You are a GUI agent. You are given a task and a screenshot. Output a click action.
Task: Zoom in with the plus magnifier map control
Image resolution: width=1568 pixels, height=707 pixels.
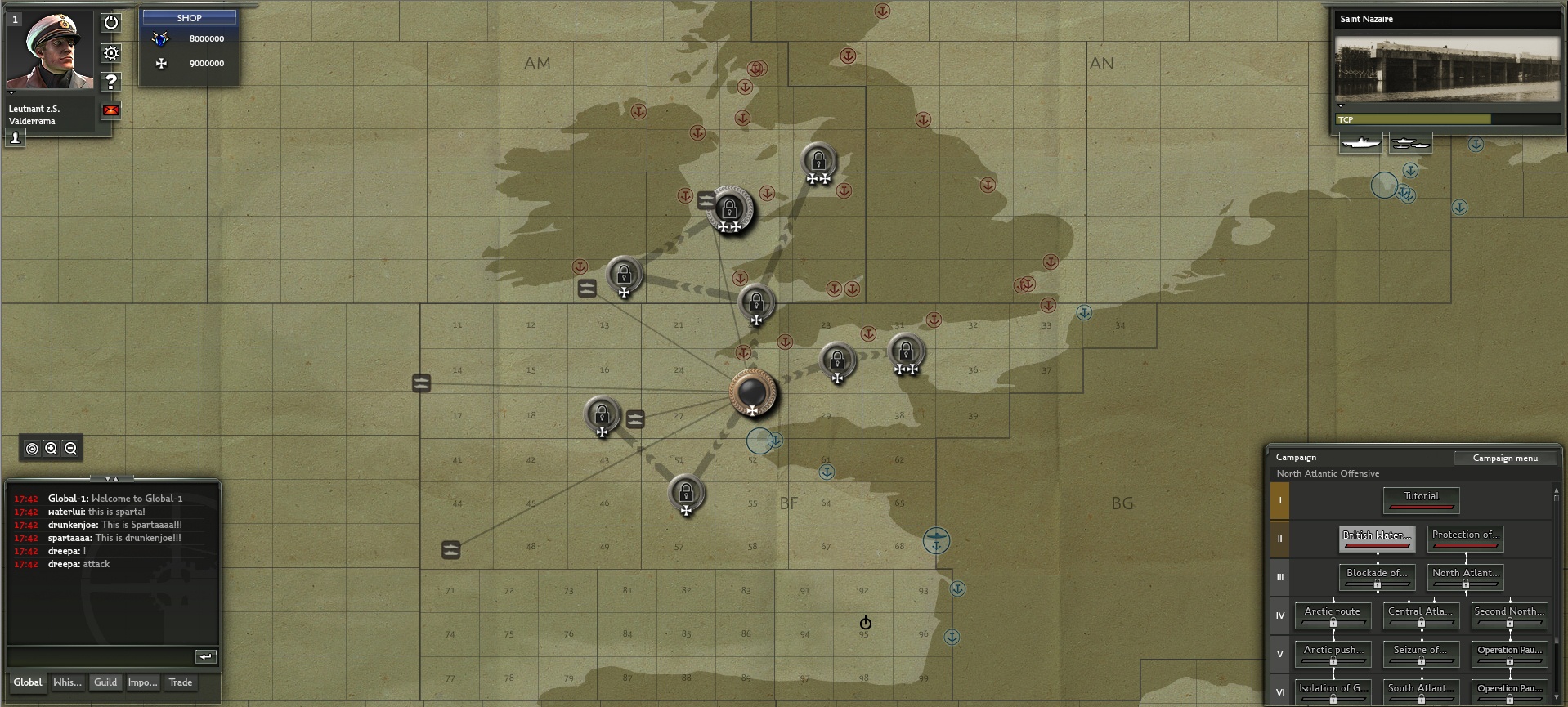pos(49,448)
